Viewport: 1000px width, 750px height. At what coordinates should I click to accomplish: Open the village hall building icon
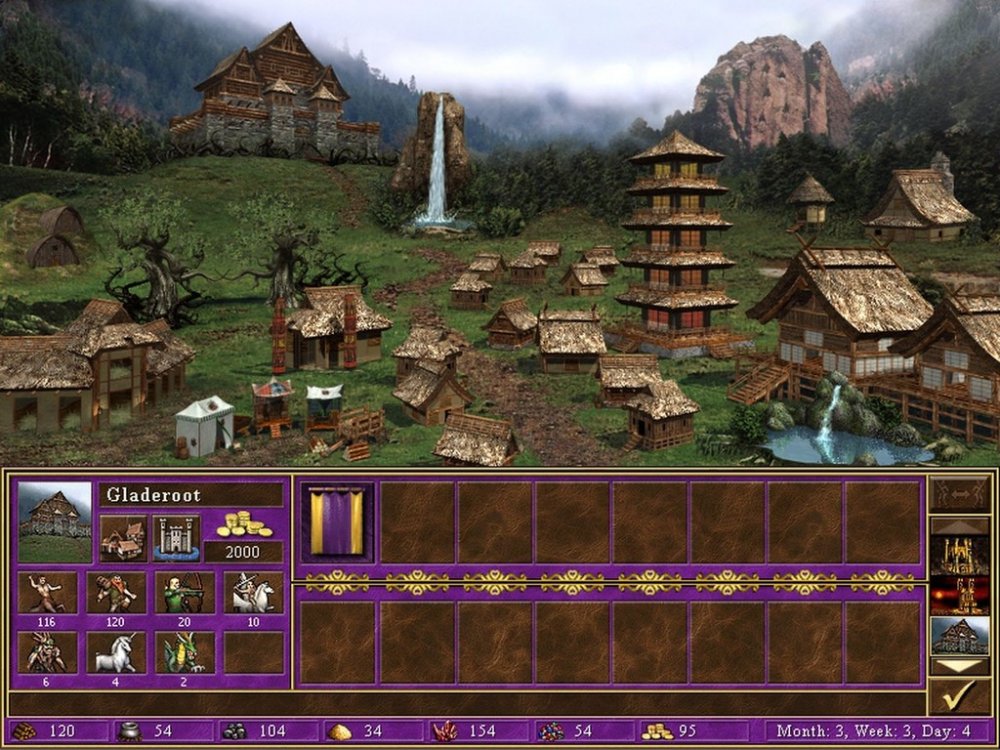point(123,538)
